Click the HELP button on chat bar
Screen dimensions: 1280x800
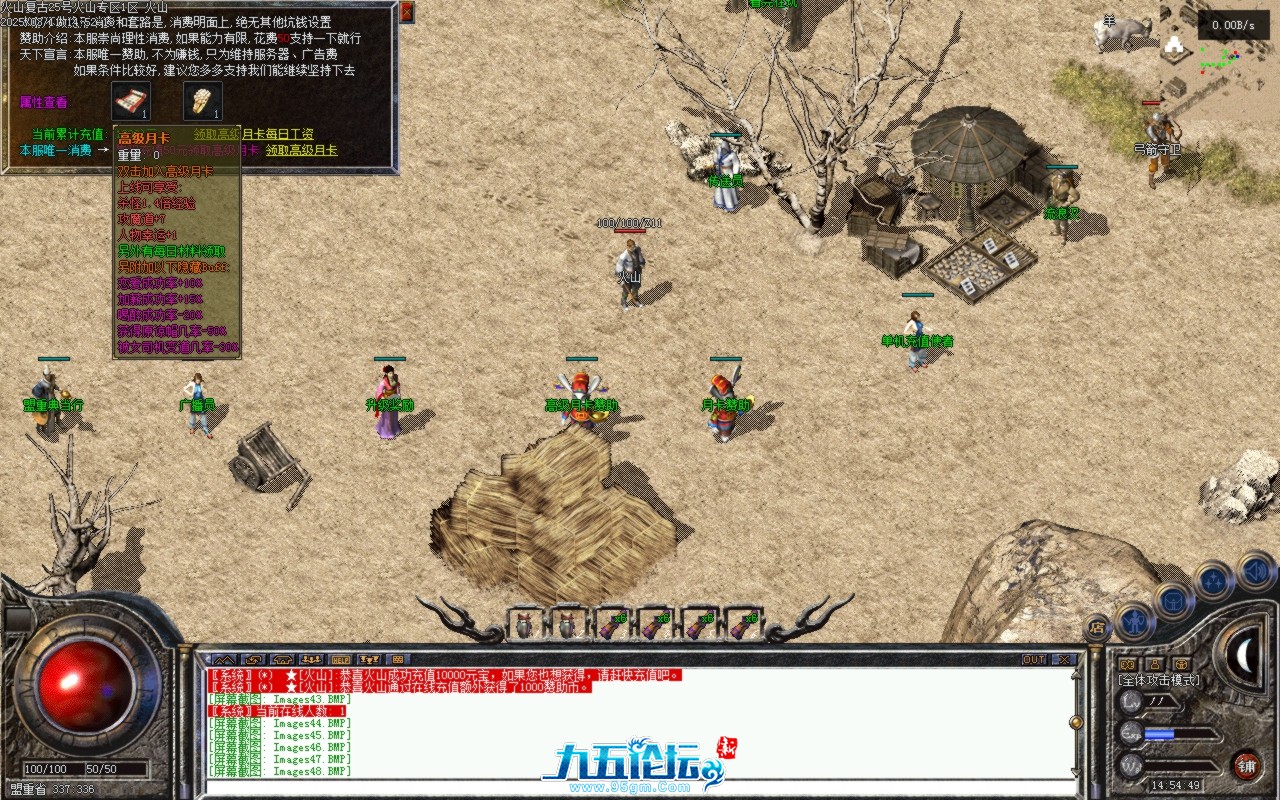pyautogui.click(x=341, y=660)
